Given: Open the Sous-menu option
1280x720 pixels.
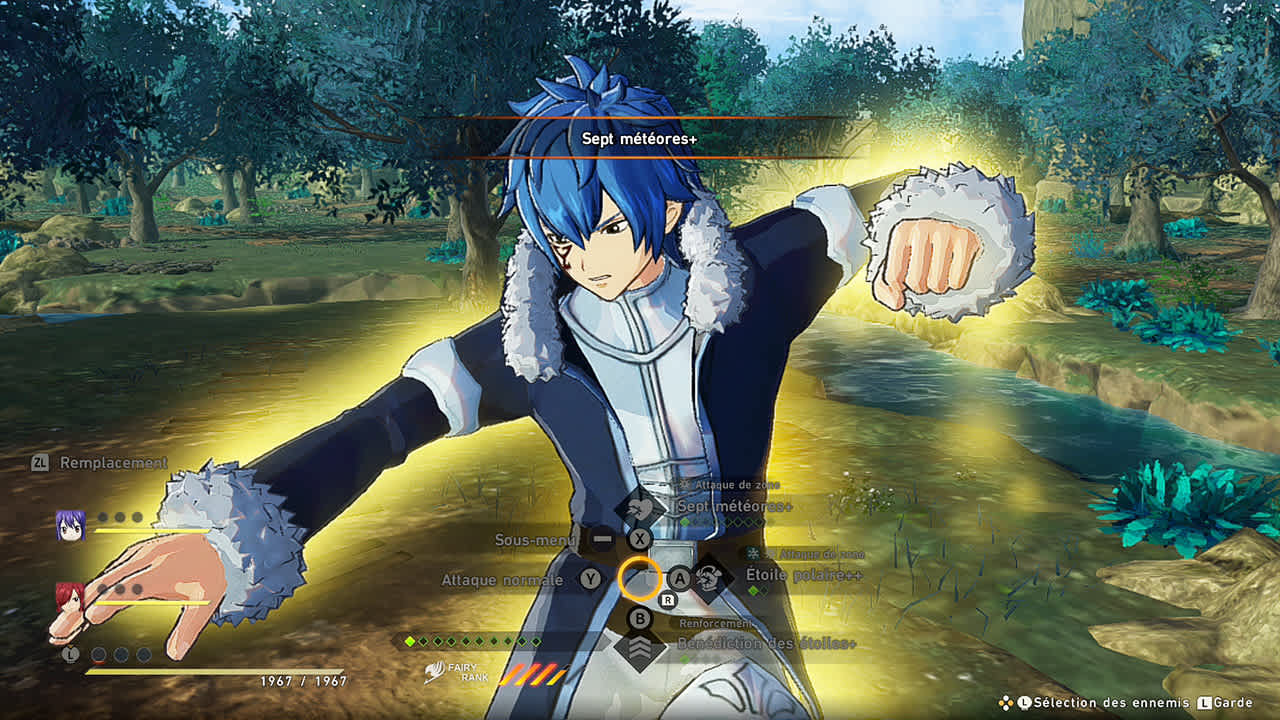Looking at the screenshot, I should [537, 540].
